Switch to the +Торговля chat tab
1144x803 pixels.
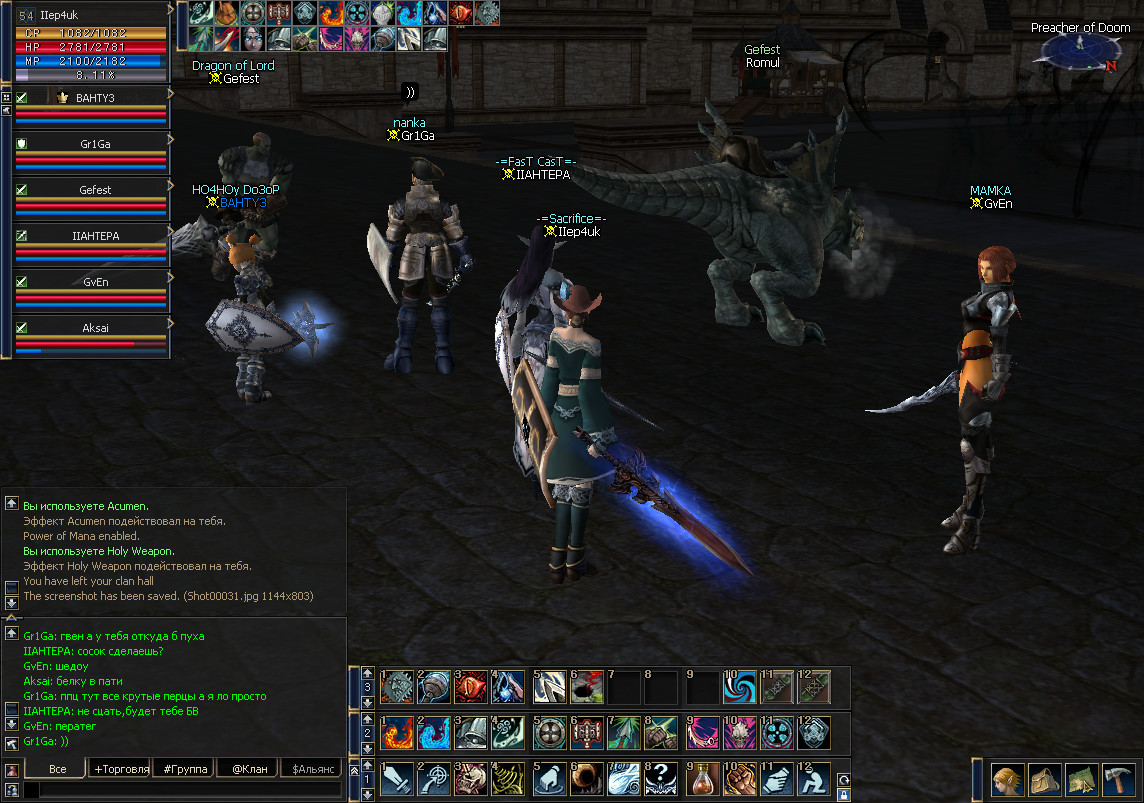[x=121, y=768]
